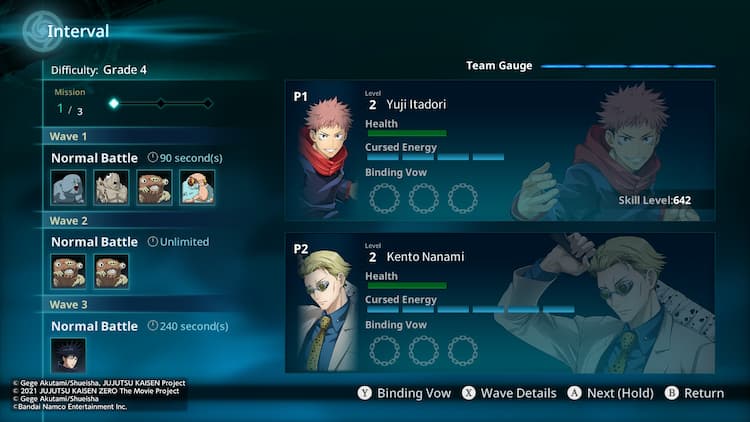Inspect the Wave 3 dark-haired boss portrait
This screenshot has height=422, width=750.
(68, 356)
